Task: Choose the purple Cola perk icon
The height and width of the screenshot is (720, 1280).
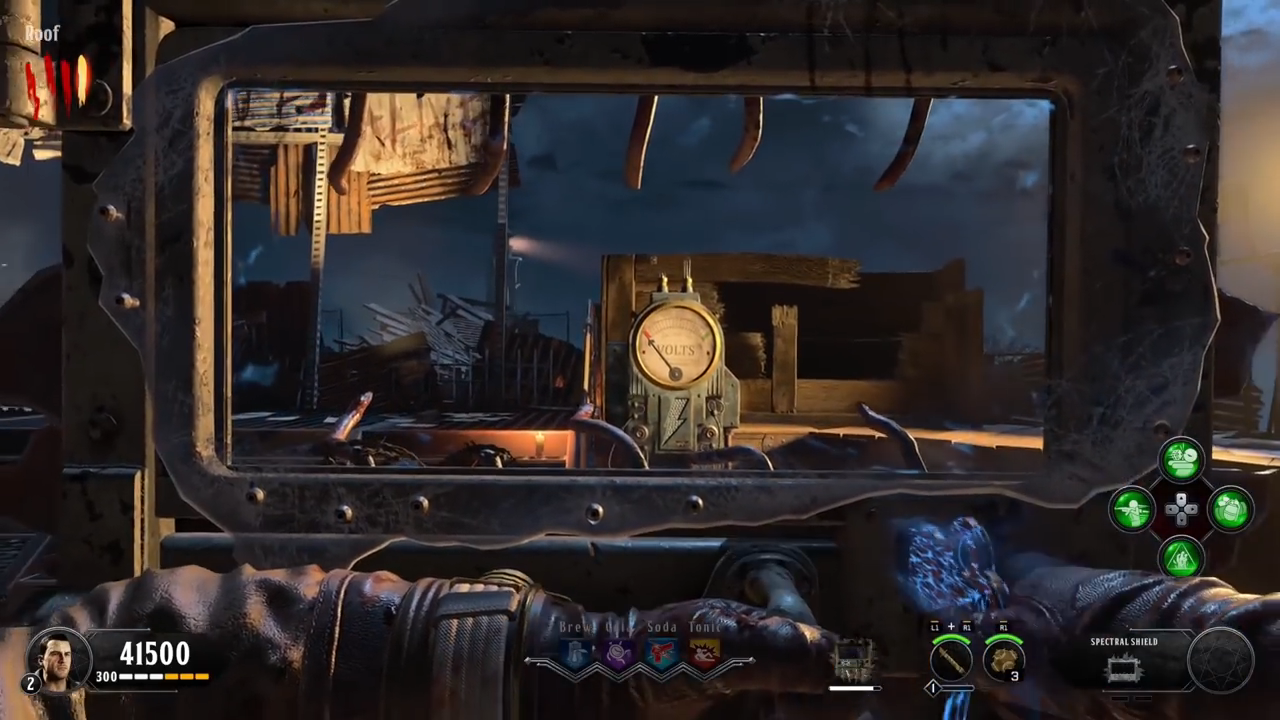Action: click(x=619, y=654)
